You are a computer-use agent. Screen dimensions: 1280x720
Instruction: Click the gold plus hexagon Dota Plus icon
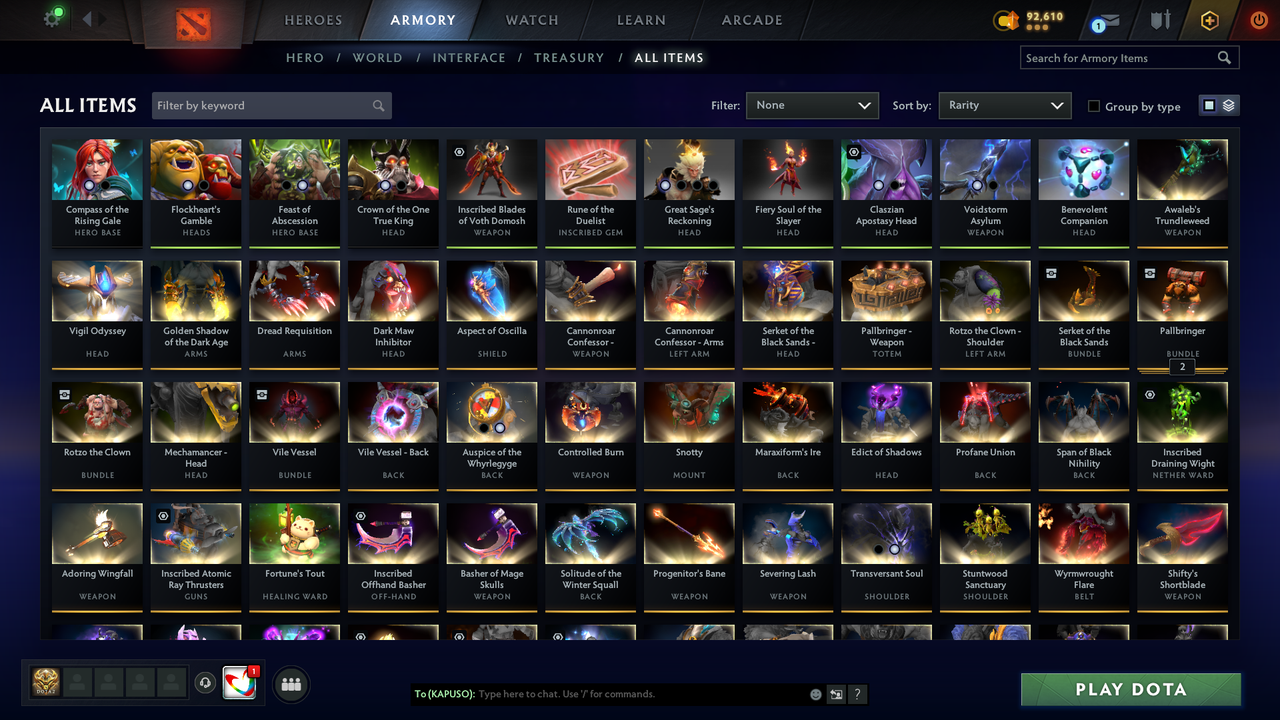tap(1209, 20)
